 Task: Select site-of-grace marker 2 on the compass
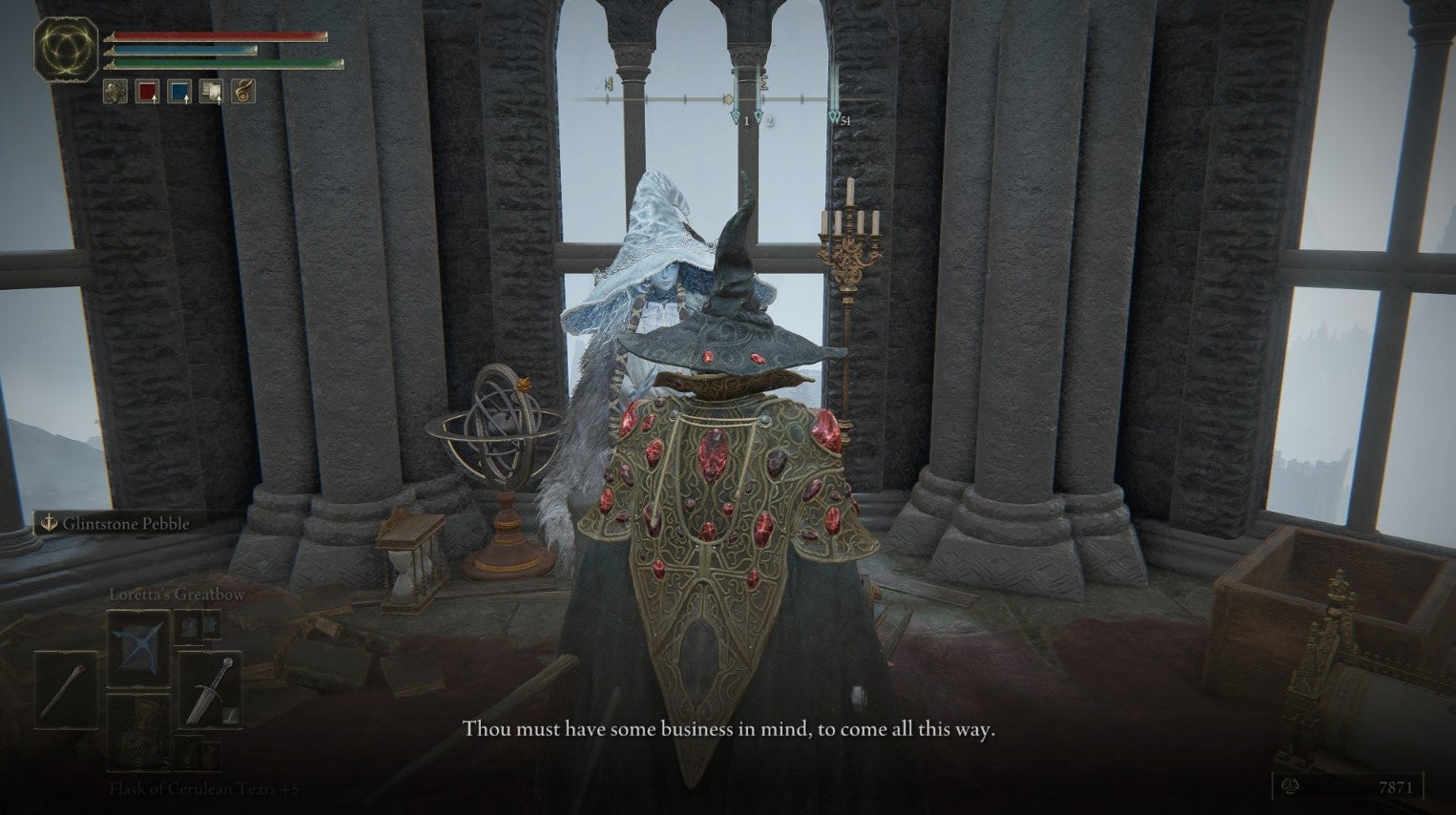click(x=759, y=116)
